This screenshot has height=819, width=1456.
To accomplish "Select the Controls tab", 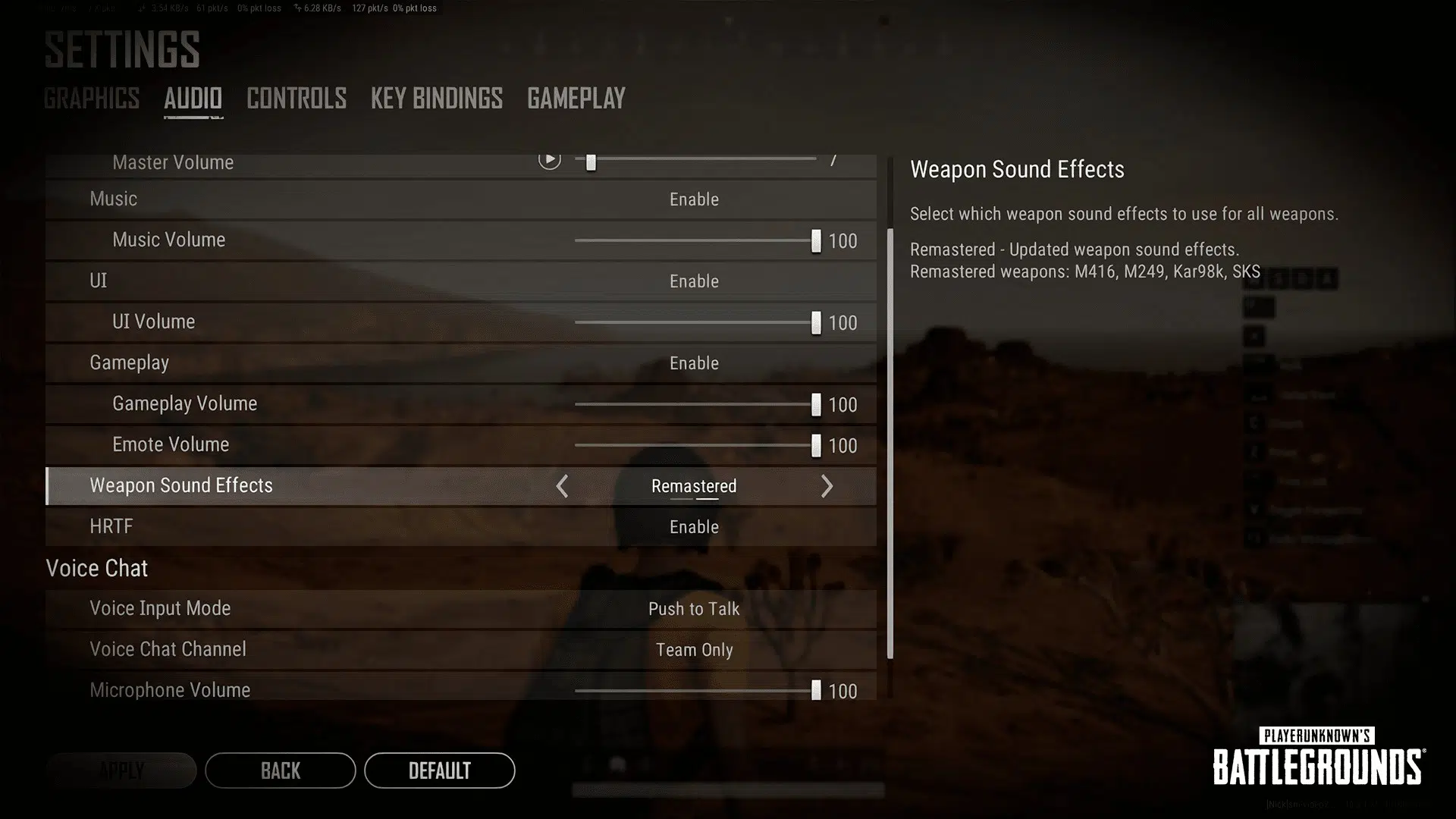I will [297, 99].
